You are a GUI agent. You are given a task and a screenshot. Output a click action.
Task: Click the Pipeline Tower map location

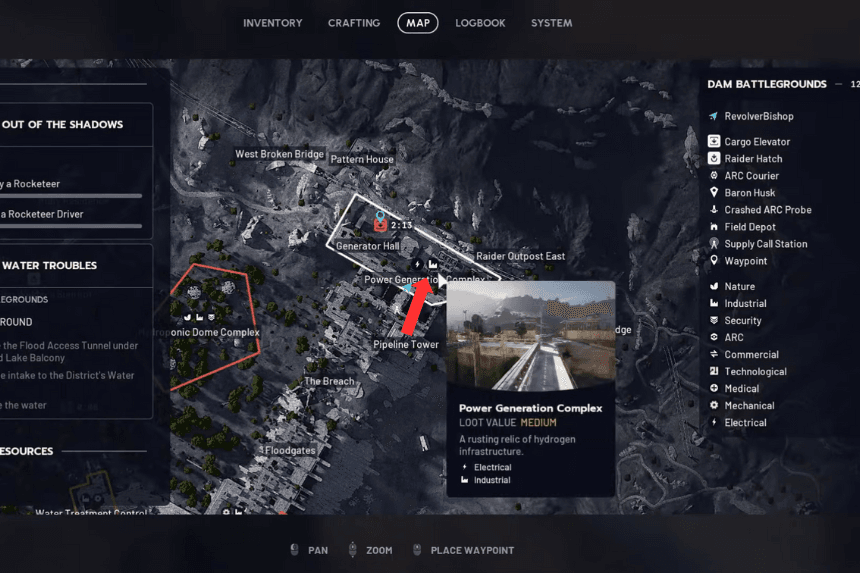[x=406, y=345]
